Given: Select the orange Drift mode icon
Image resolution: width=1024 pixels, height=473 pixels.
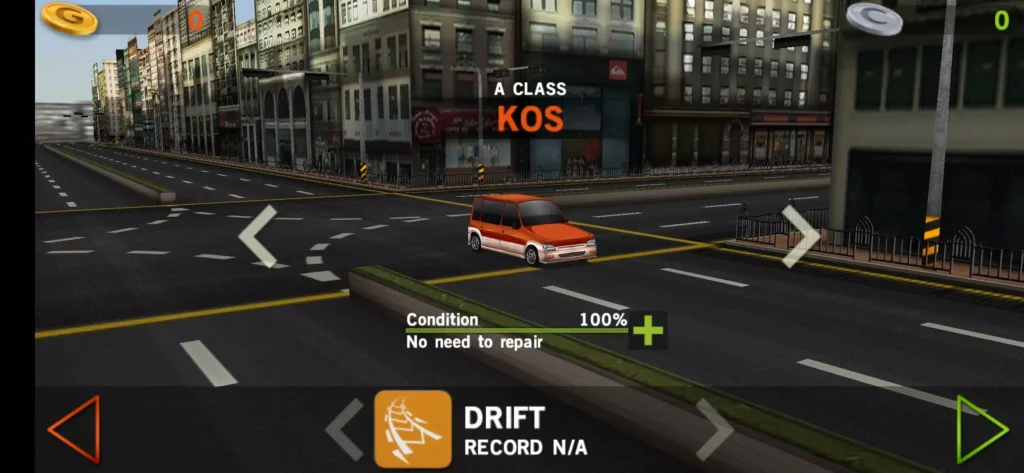Looking at the screenshot, I should pyautogui.click(x=413, y=429).
